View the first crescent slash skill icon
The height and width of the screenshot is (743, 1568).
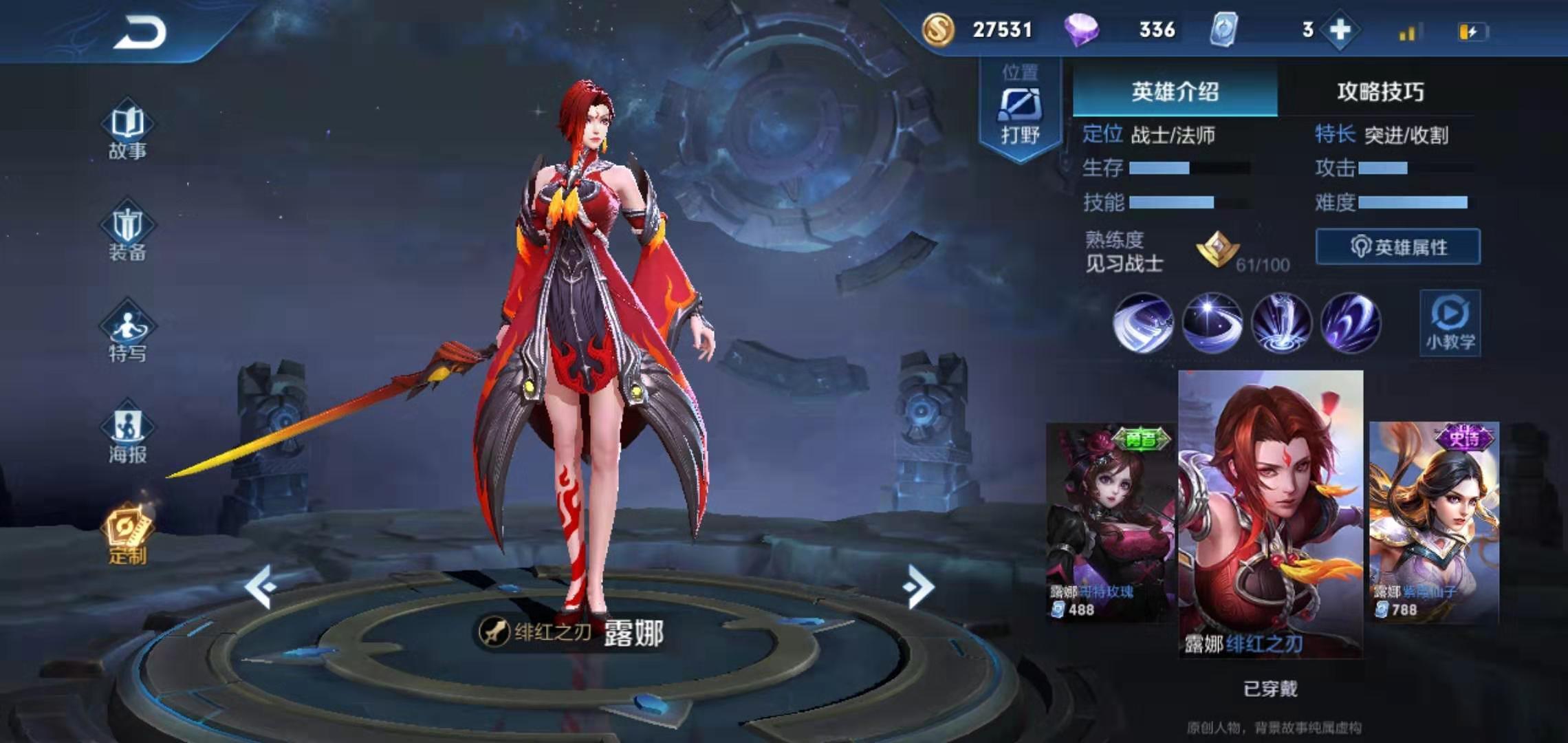[1143, 323]
